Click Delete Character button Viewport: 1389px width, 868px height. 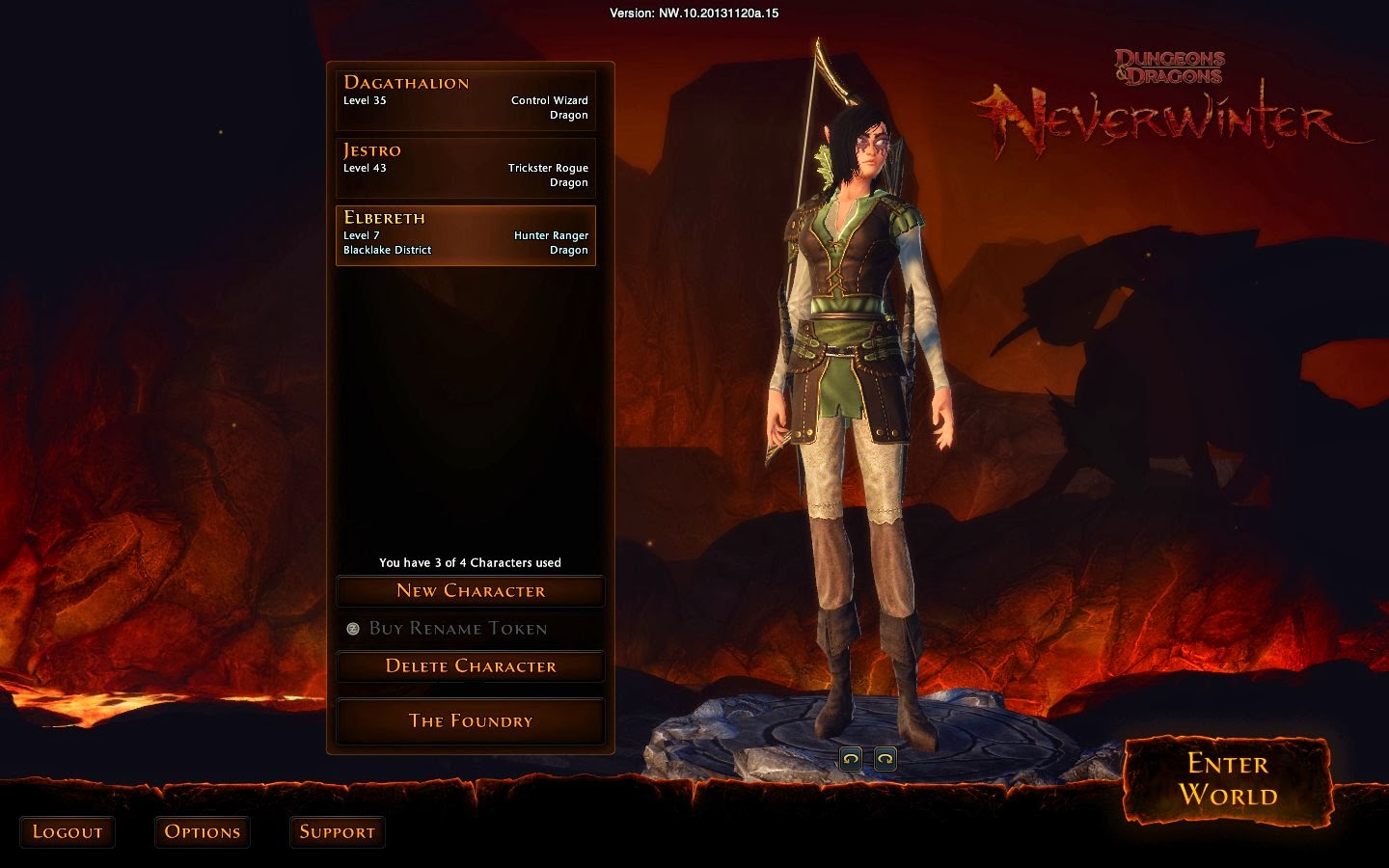(x=471, y=666)
